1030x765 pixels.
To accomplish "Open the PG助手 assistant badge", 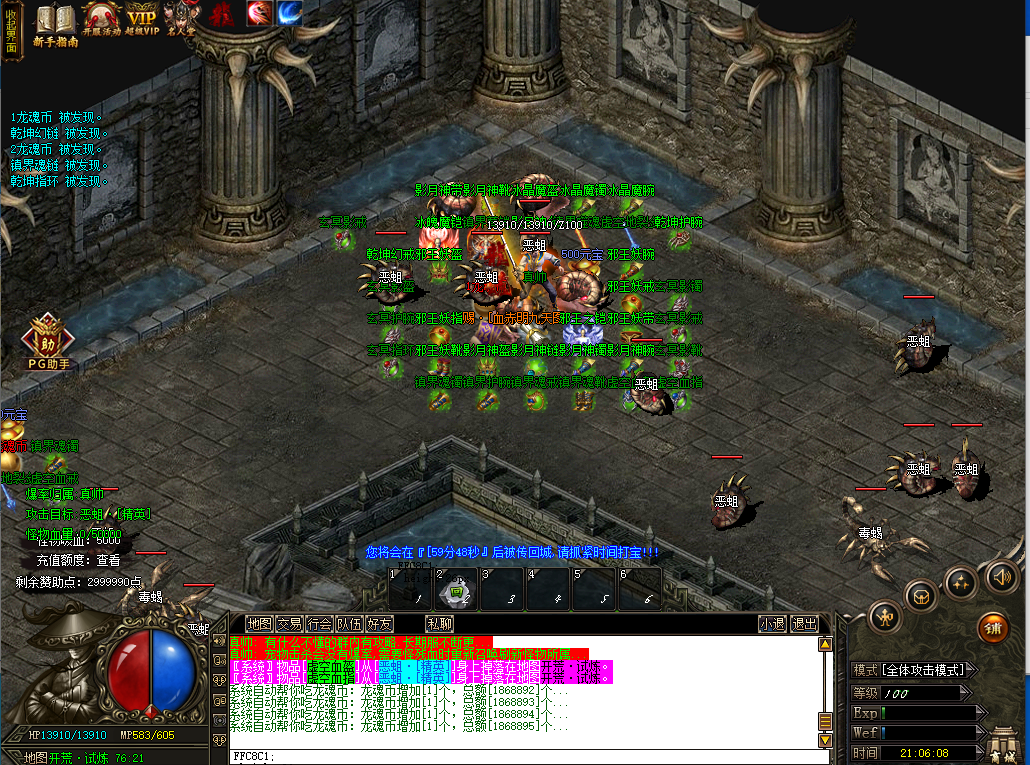I will click(x=46, y=343).
